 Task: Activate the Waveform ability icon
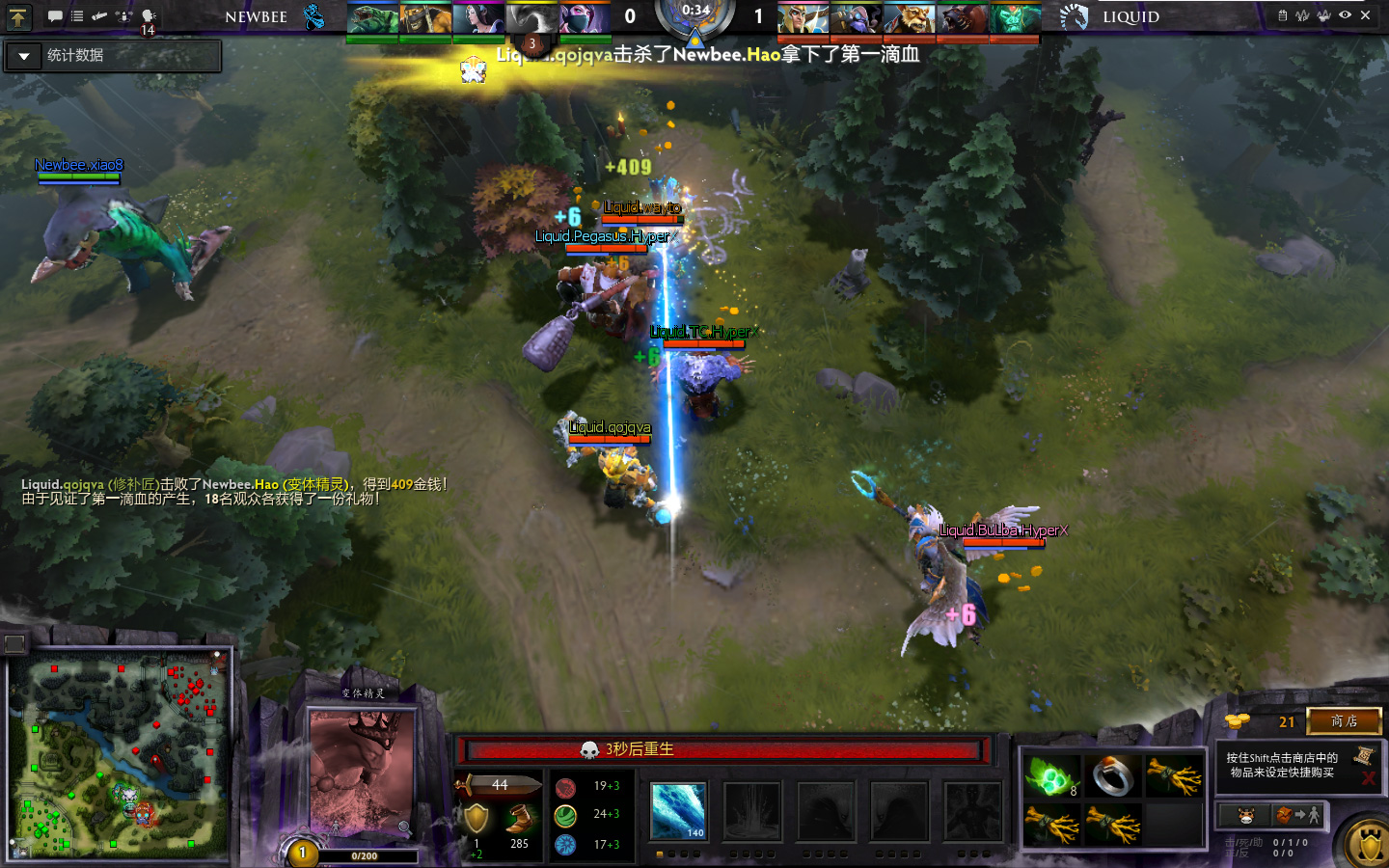pos(678,810)
